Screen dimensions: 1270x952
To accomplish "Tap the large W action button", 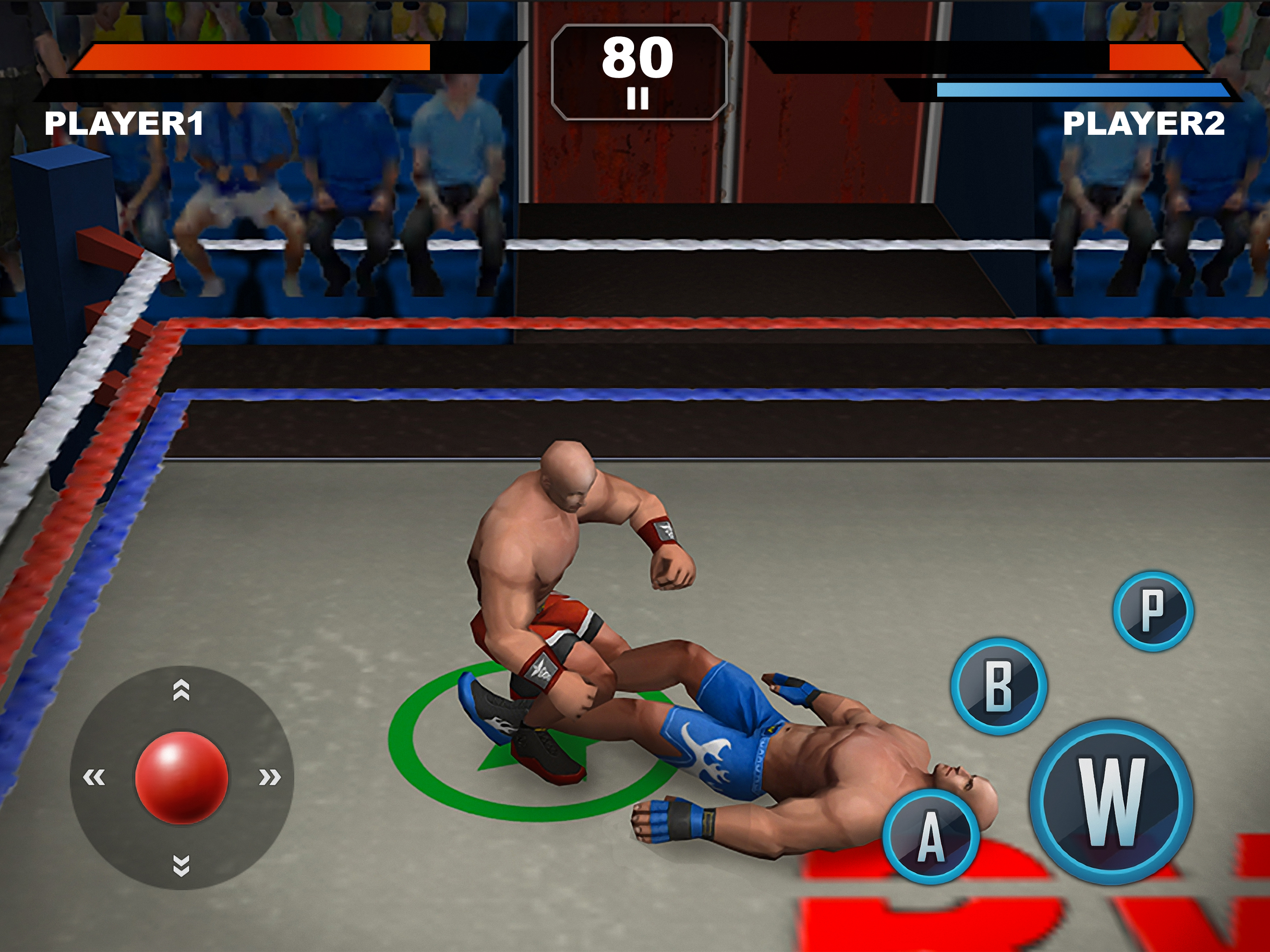I will click(1111, 801).
